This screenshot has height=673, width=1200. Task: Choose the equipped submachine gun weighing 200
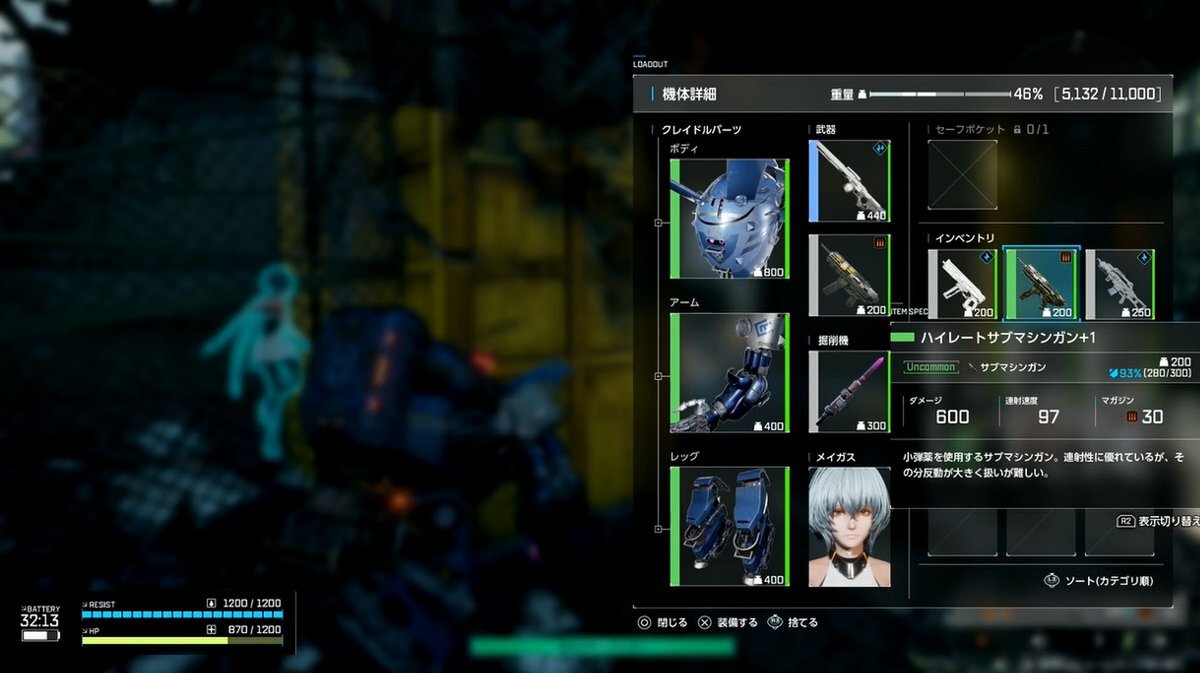pos(849,275)
